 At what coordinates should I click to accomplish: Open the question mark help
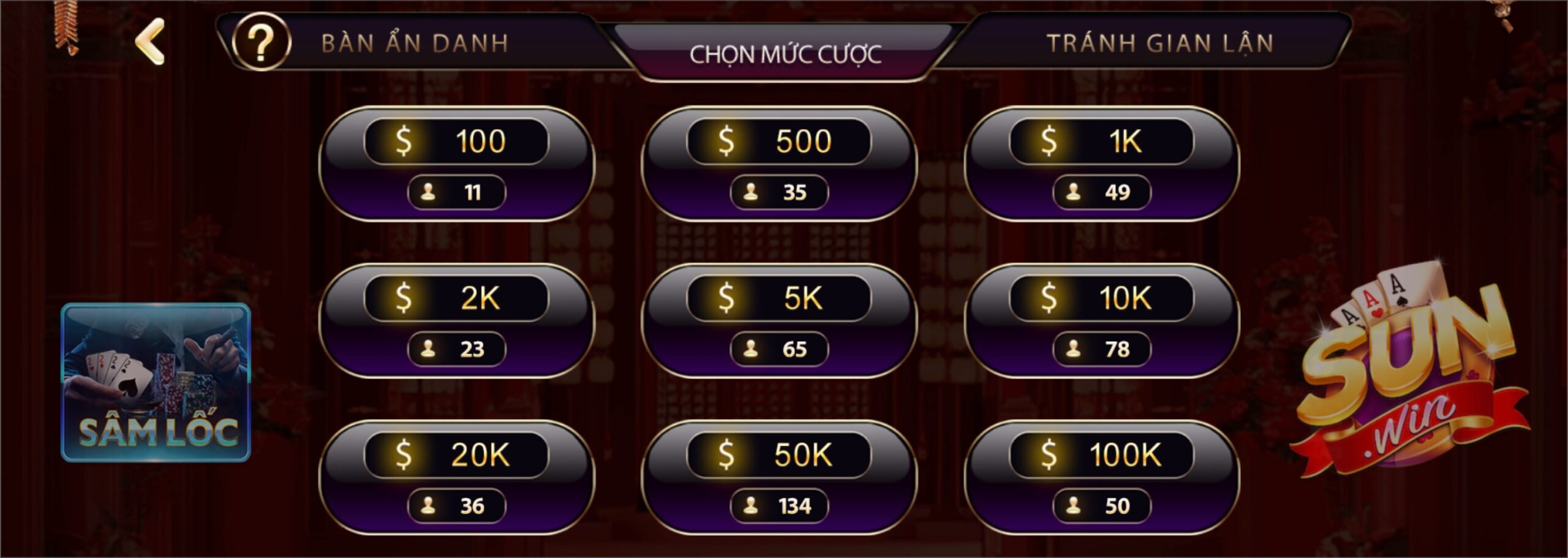(262, 42)
